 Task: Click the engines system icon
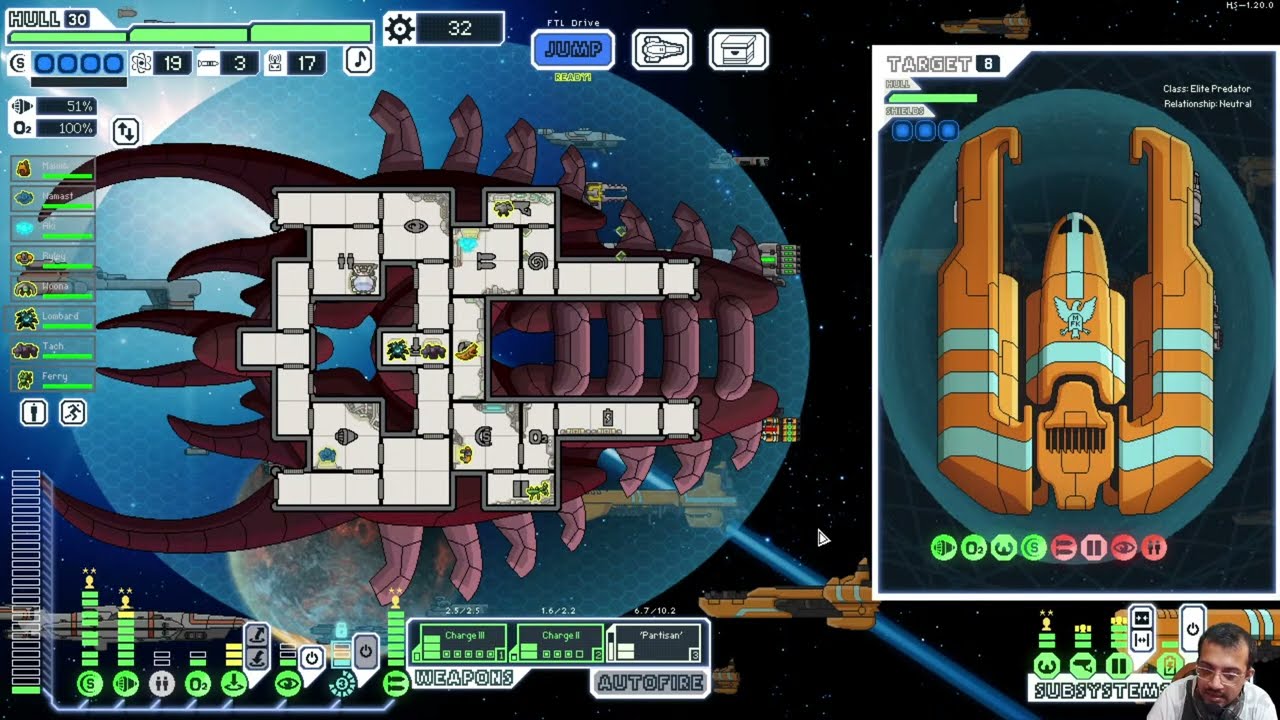pos(126,684)
